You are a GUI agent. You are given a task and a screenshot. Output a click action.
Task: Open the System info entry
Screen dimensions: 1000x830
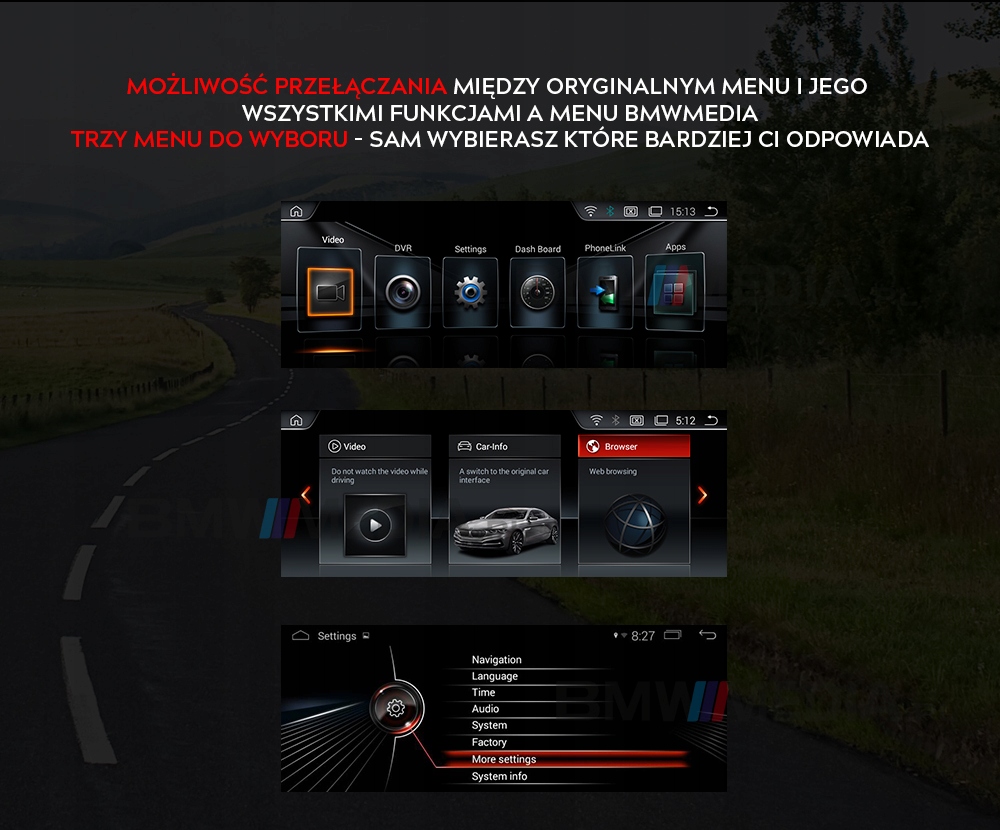tap(500, 776)
